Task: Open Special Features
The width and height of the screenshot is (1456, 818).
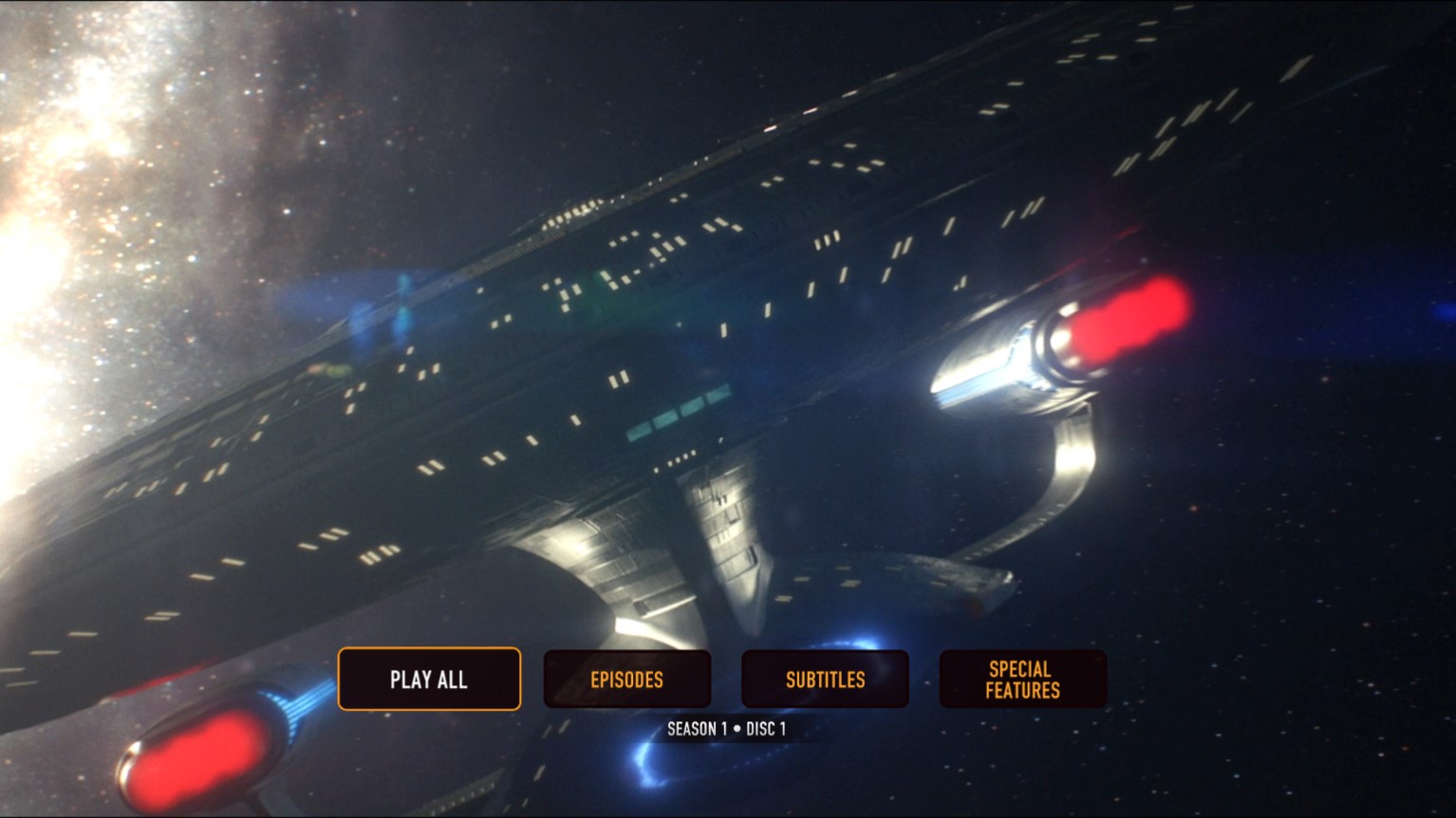Action: (x=1022, y=679)
